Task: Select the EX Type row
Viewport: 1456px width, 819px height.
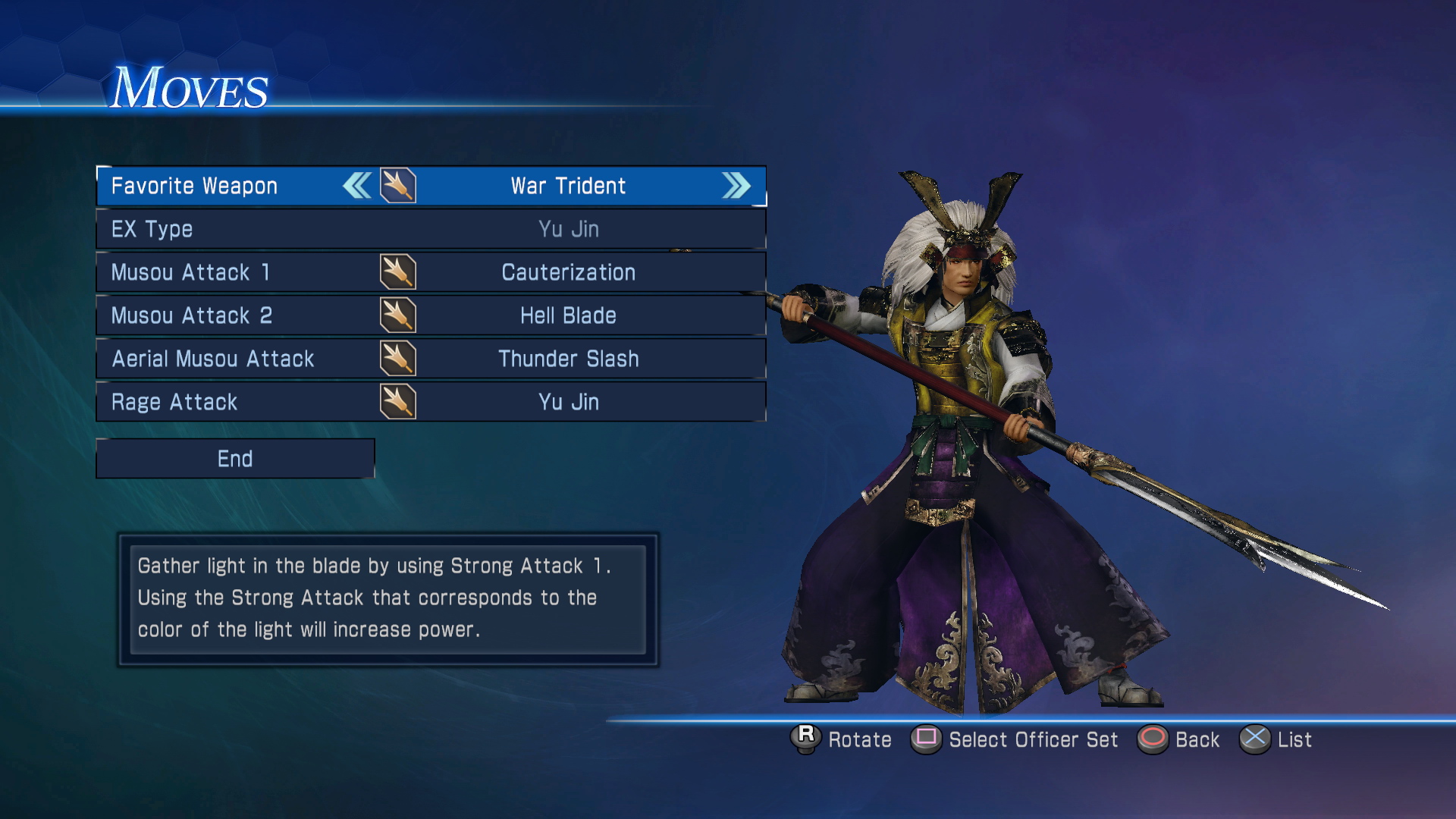Action: coord(430,229)
